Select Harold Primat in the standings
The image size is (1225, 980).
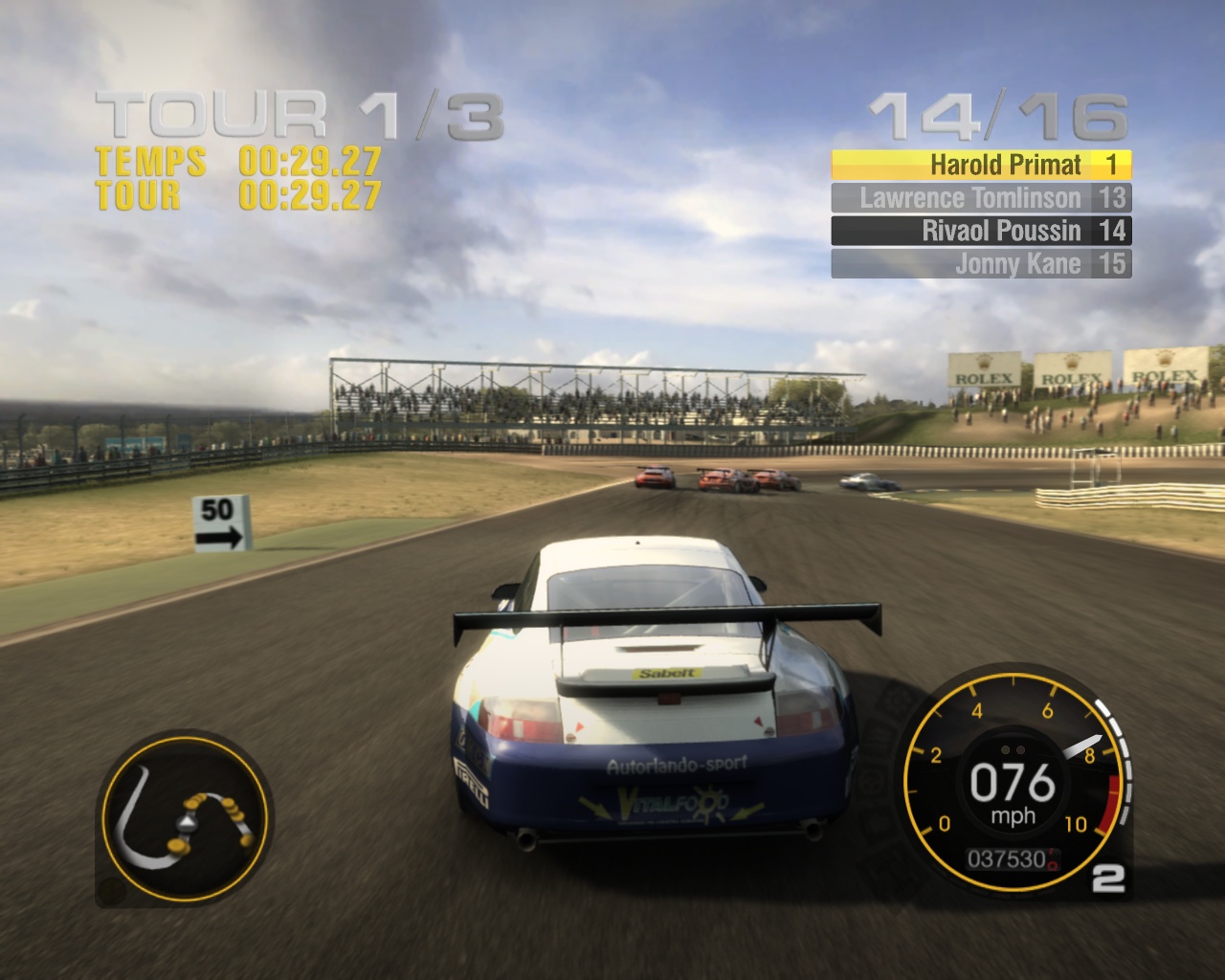pos(981,165)
